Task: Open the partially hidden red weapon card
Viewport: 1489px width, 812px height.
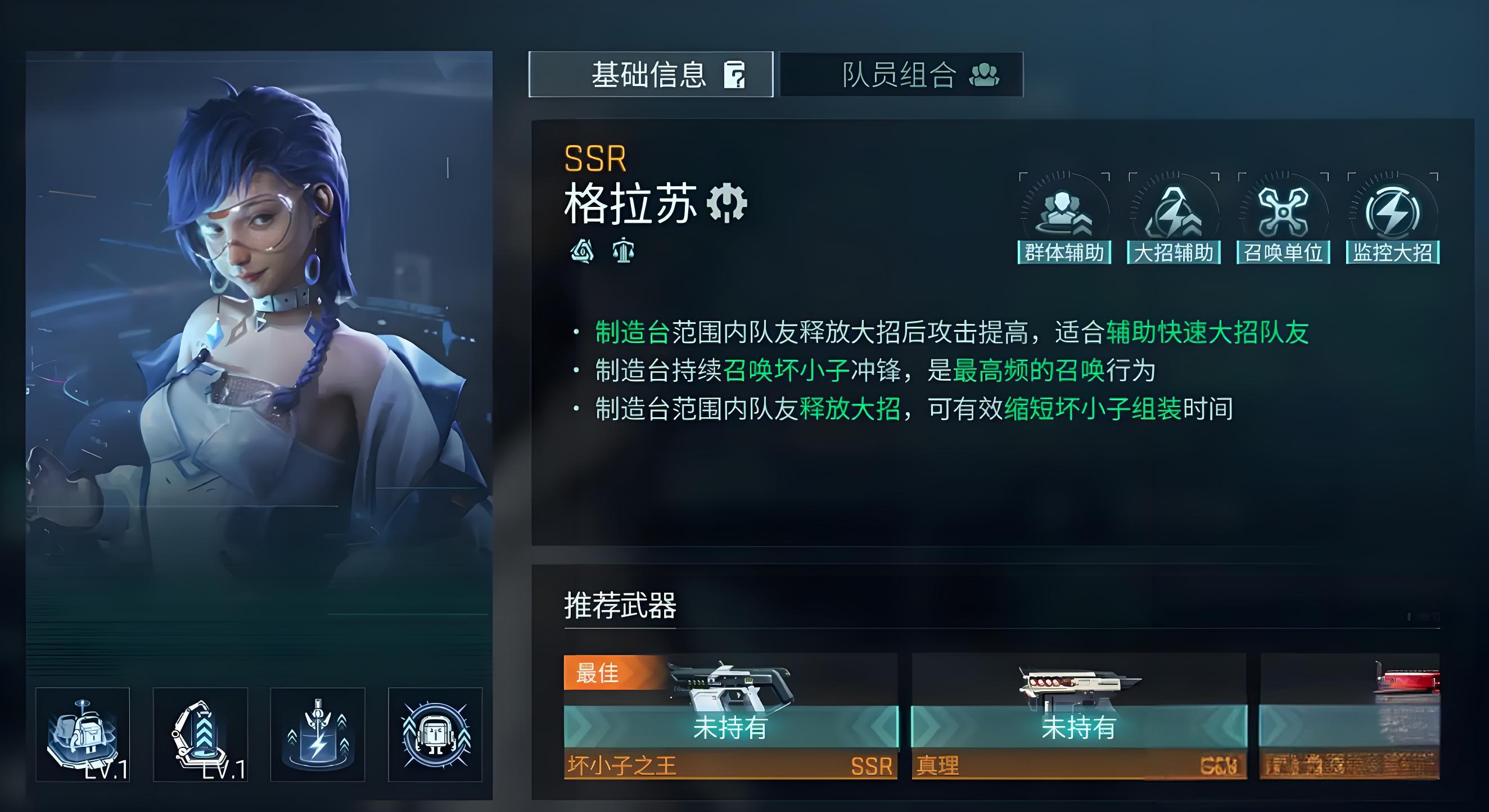Action: click(1350, 716)
